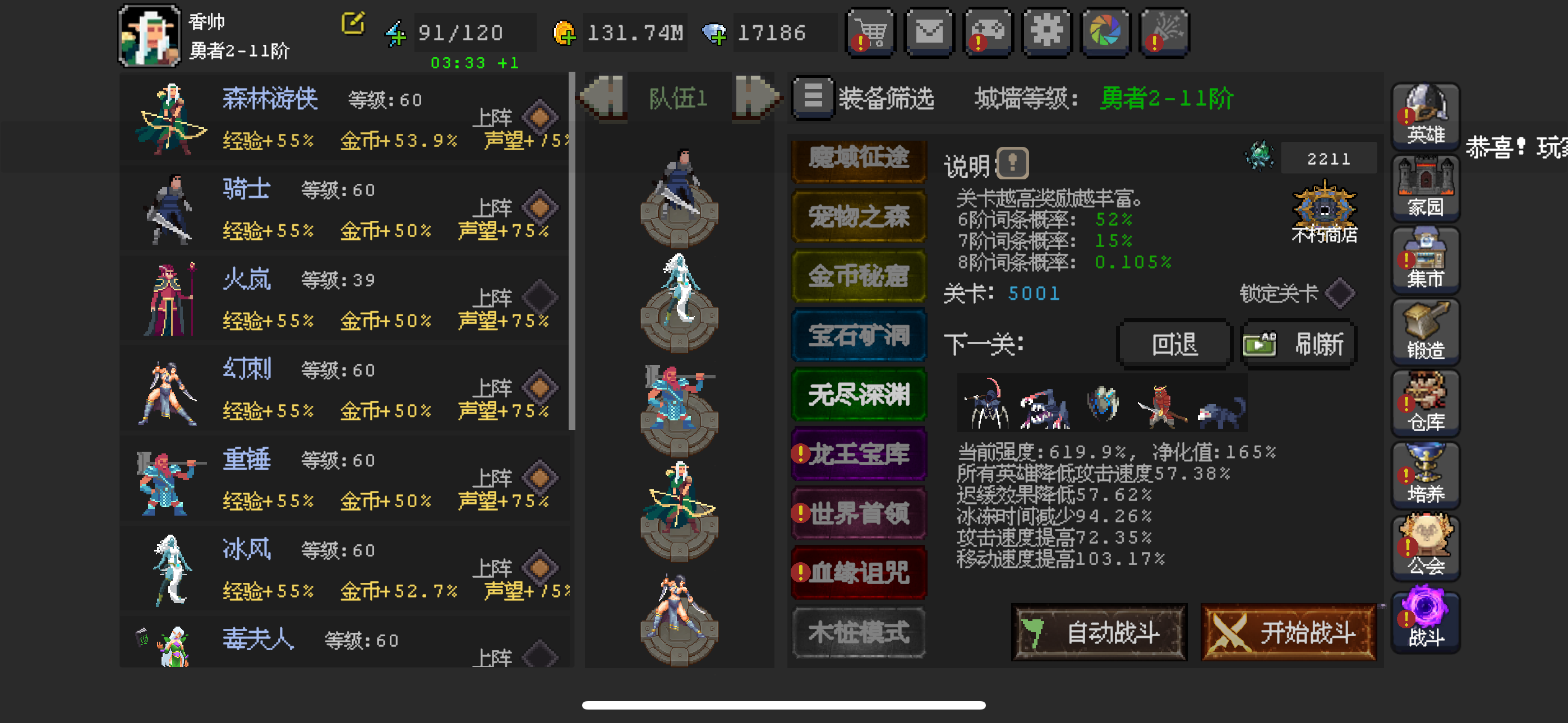
Task: Toggle 上阵 deployment for 火岚
Action: pos(541,297)
